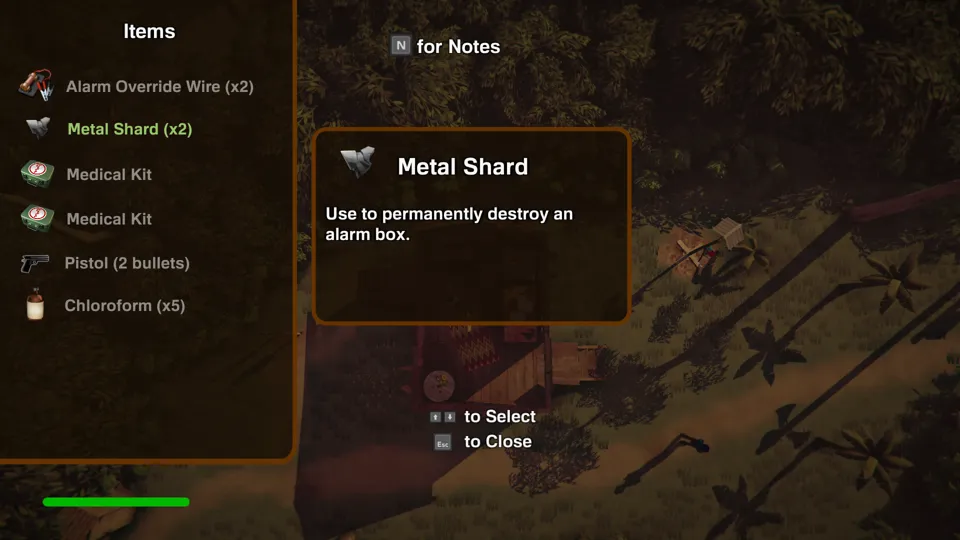Select the Pistol item row
The width and height of the screenshot is (960, 540).
tap(126, 263)
